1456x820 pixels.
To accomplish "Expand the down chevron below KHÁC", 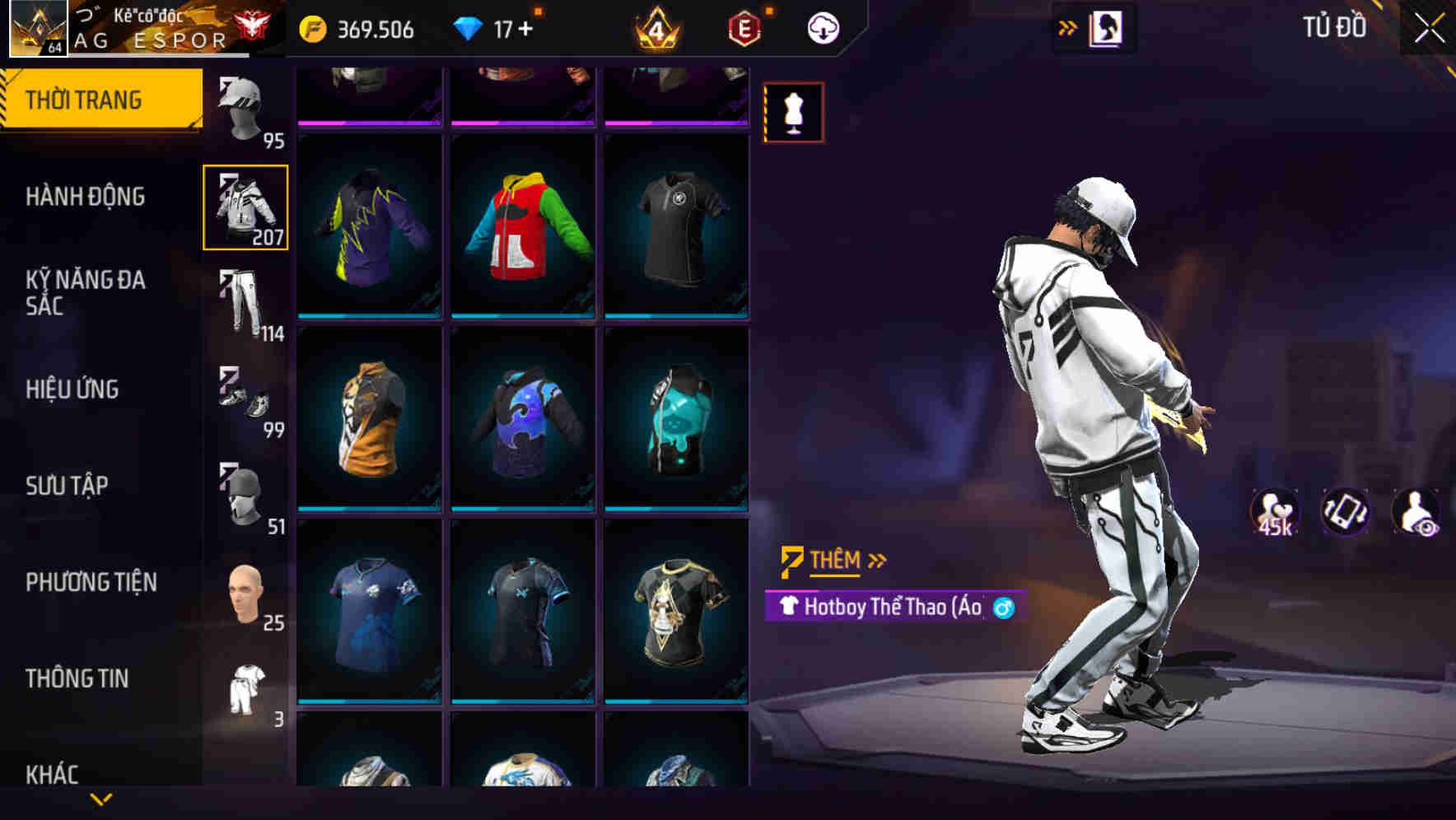I will tap(101, 797).
